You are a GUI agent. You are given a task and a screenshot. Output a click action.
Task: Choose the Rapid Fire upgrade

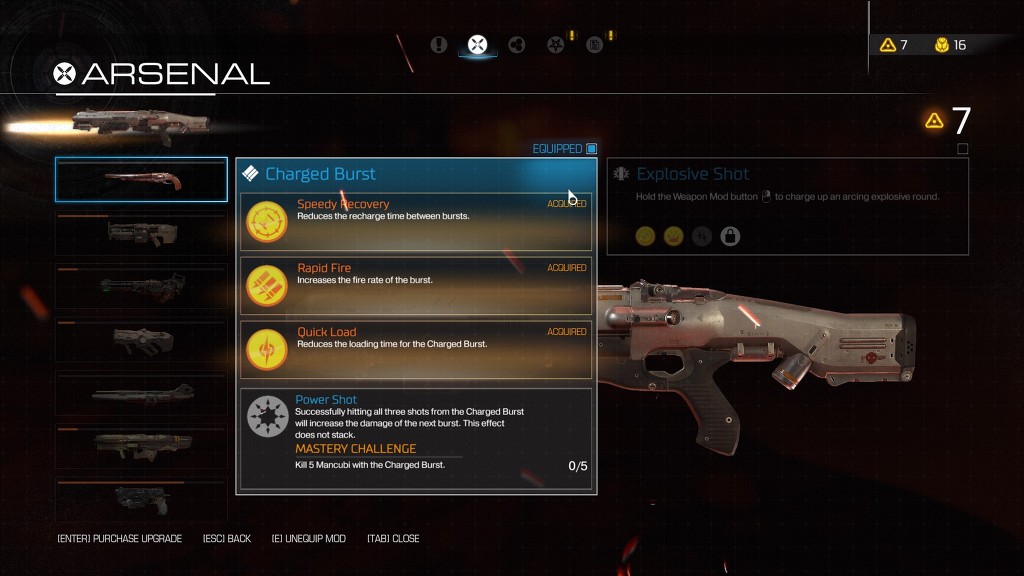click(x=416, y=286)
